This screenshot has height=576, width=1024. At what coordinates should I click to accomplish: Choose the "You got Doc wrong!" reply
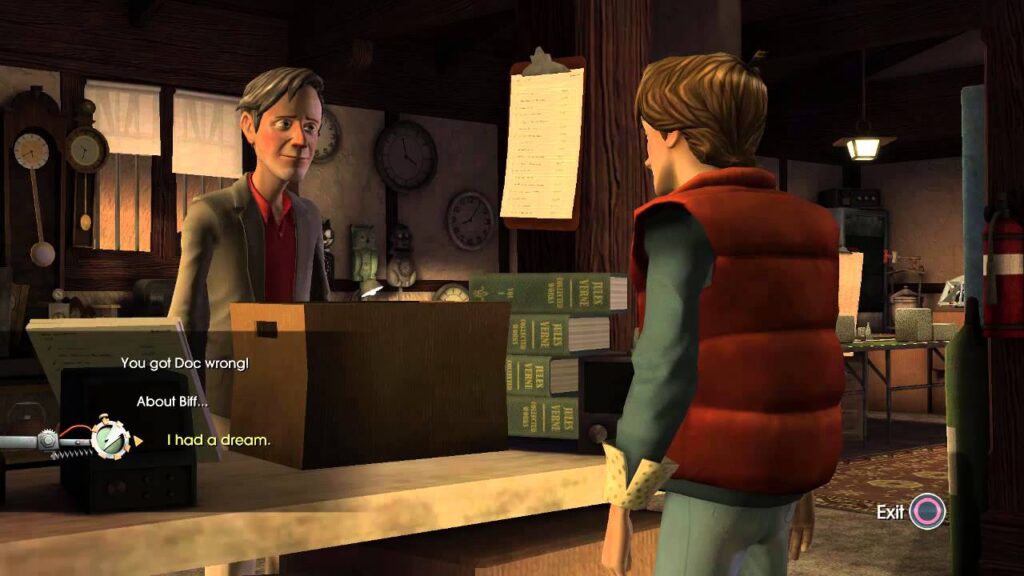tap(184, 363)
